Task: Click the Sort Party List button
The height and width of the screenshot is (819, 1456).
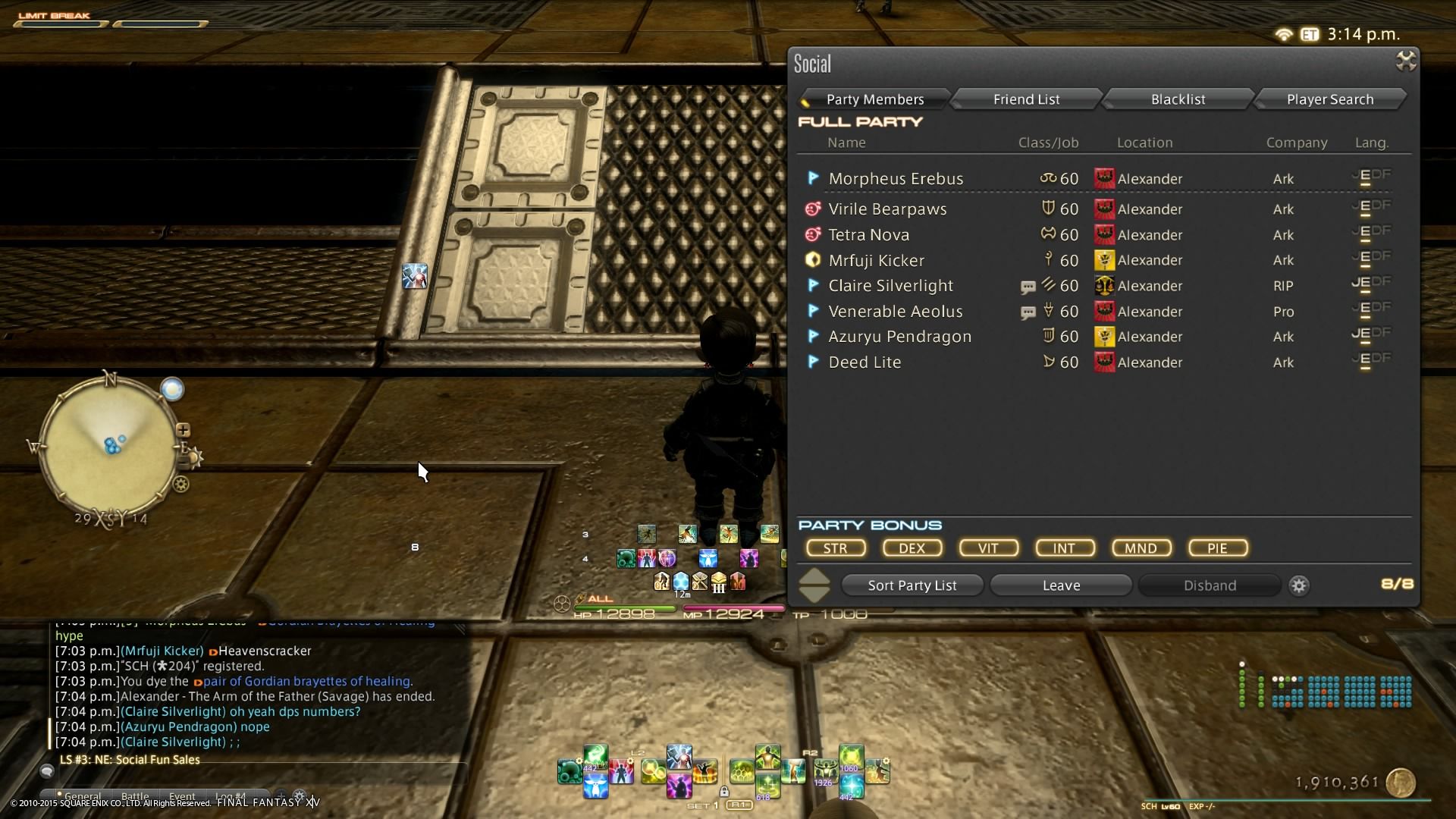Action: coord(912,585)
